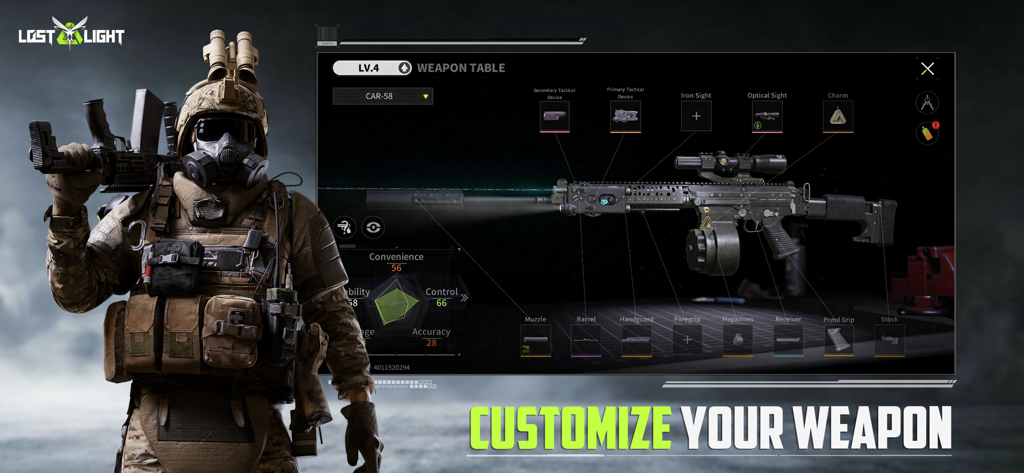Choose the Magazines attachment slot
The height and width of the screenshot is (473, 1024).
tap(738, 340)
